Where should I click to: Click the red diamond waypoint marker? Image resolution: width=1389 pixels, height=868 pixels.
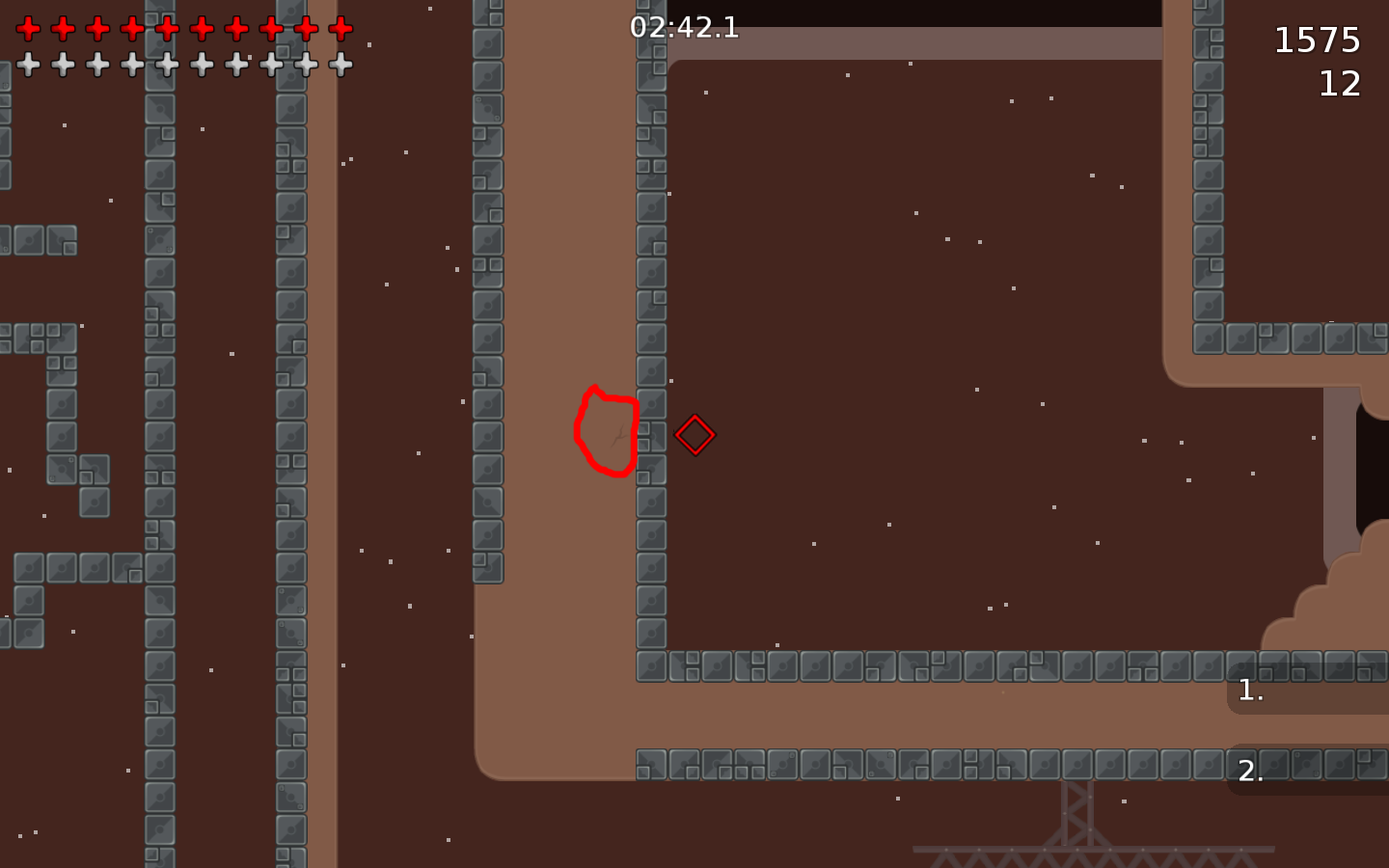(694, 434)
